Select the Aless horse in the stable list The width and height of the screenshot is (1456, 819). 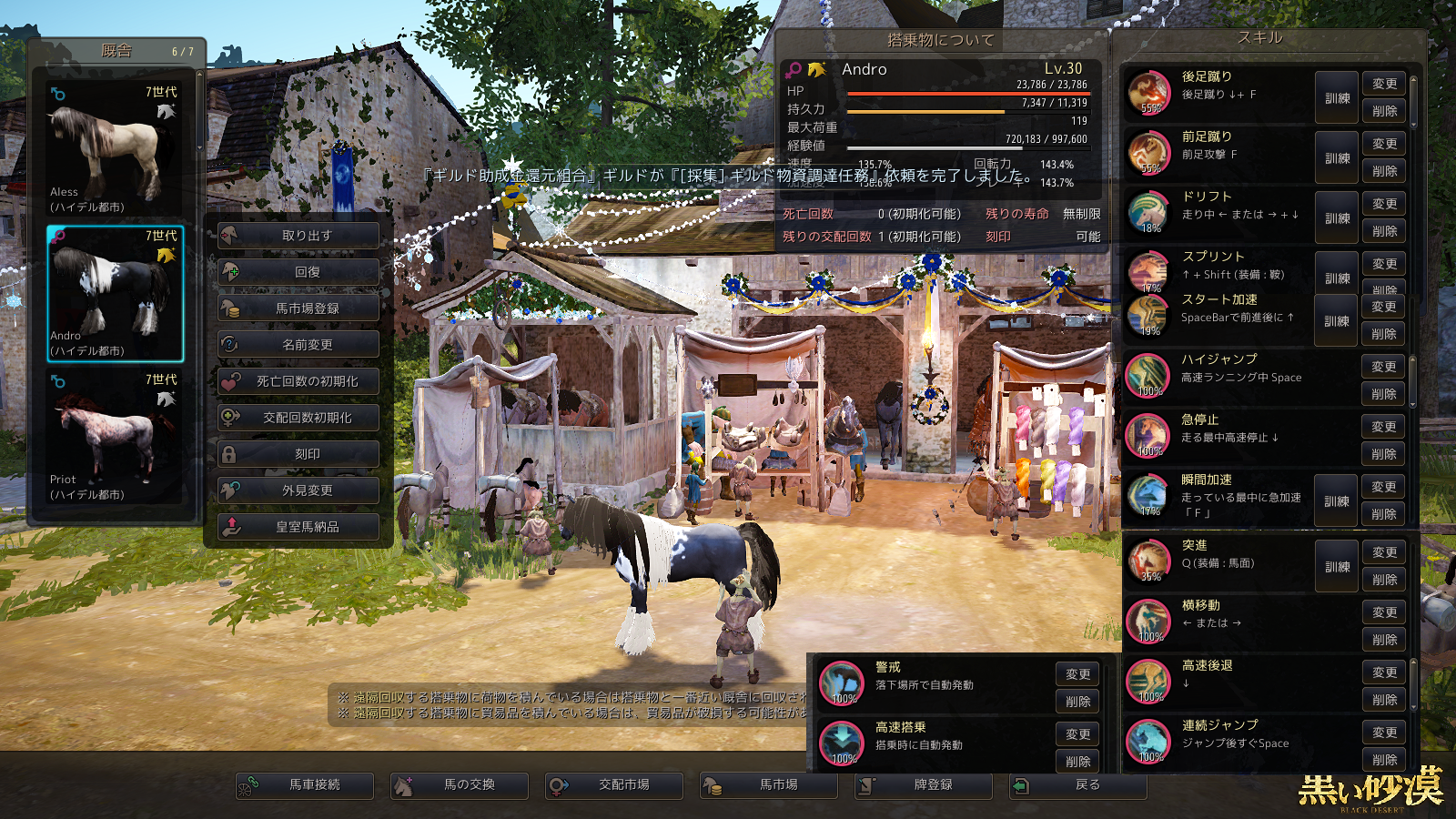coord(115,149)
